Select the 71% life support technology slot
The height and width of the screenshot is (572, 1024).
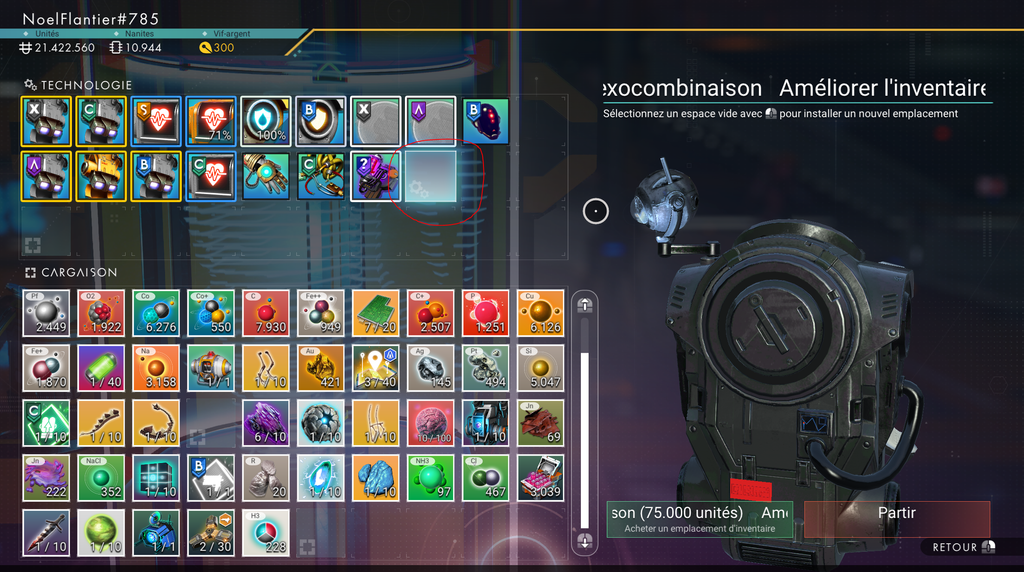click(x=211, y=121)
